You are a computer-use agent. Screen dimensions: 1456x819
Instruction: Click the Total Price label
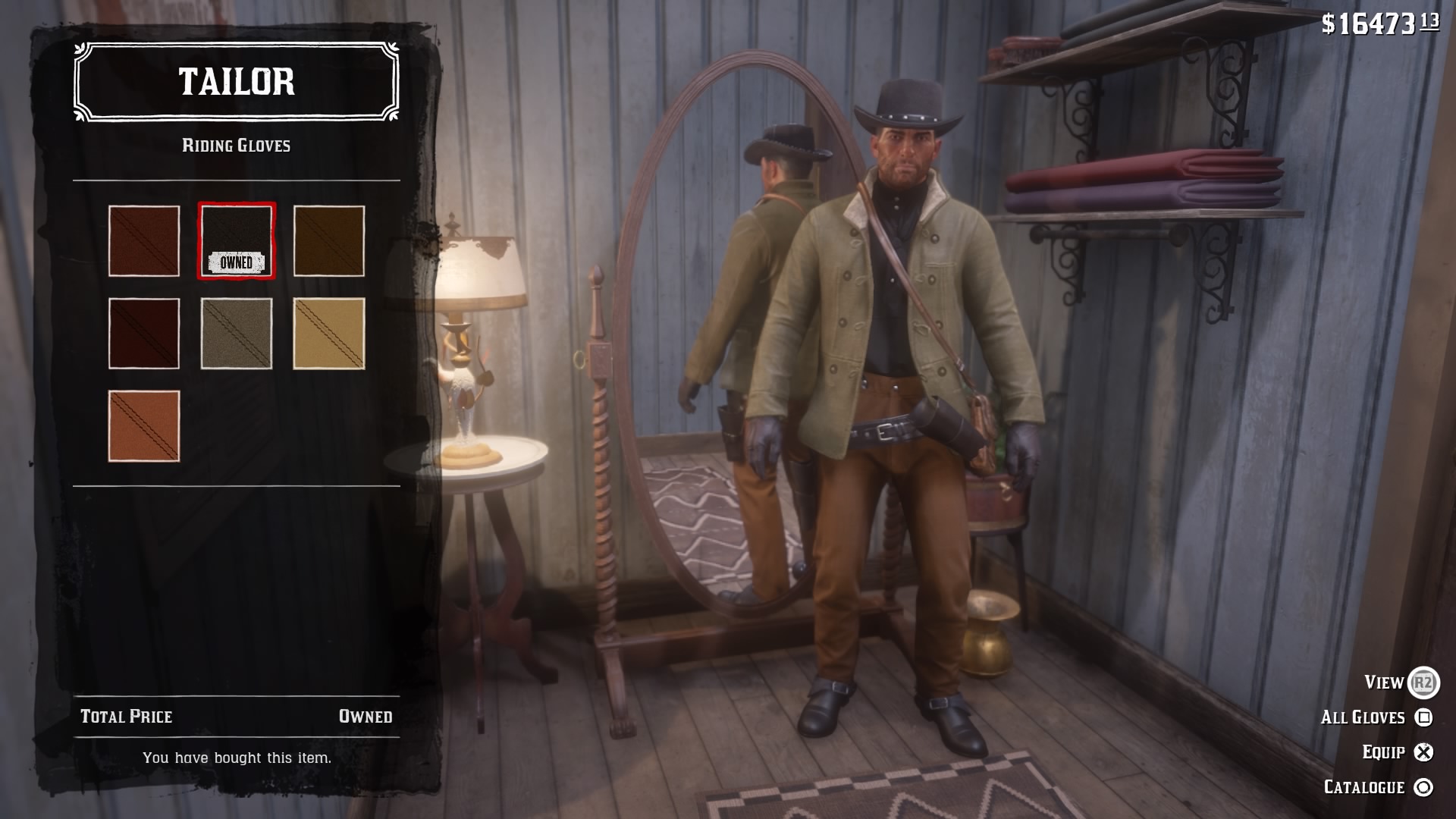click(125, 715)
